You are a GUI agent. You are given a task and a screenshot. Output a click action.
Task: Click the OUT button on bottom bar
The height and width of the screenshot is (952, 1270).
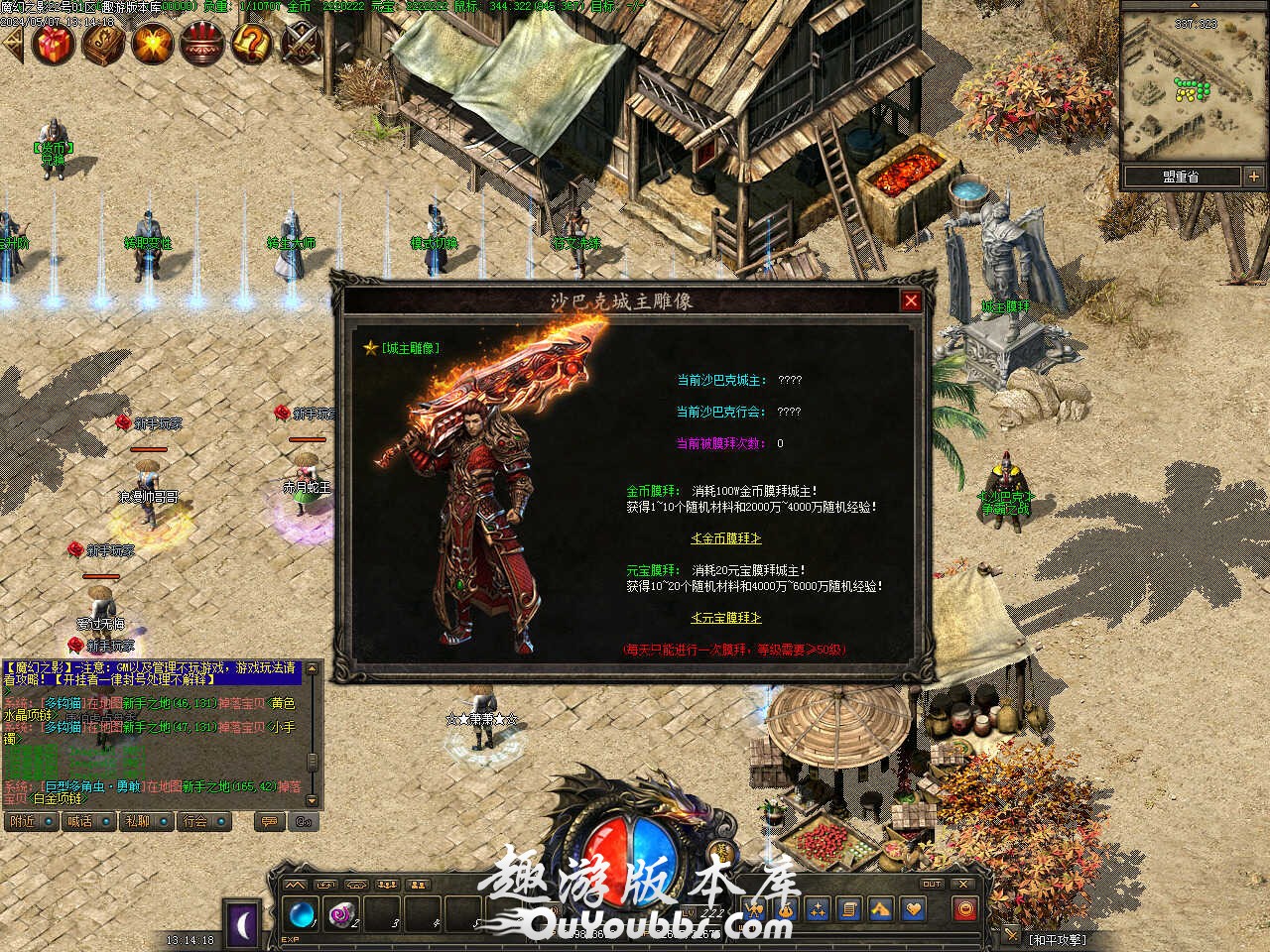pos(931,884)
